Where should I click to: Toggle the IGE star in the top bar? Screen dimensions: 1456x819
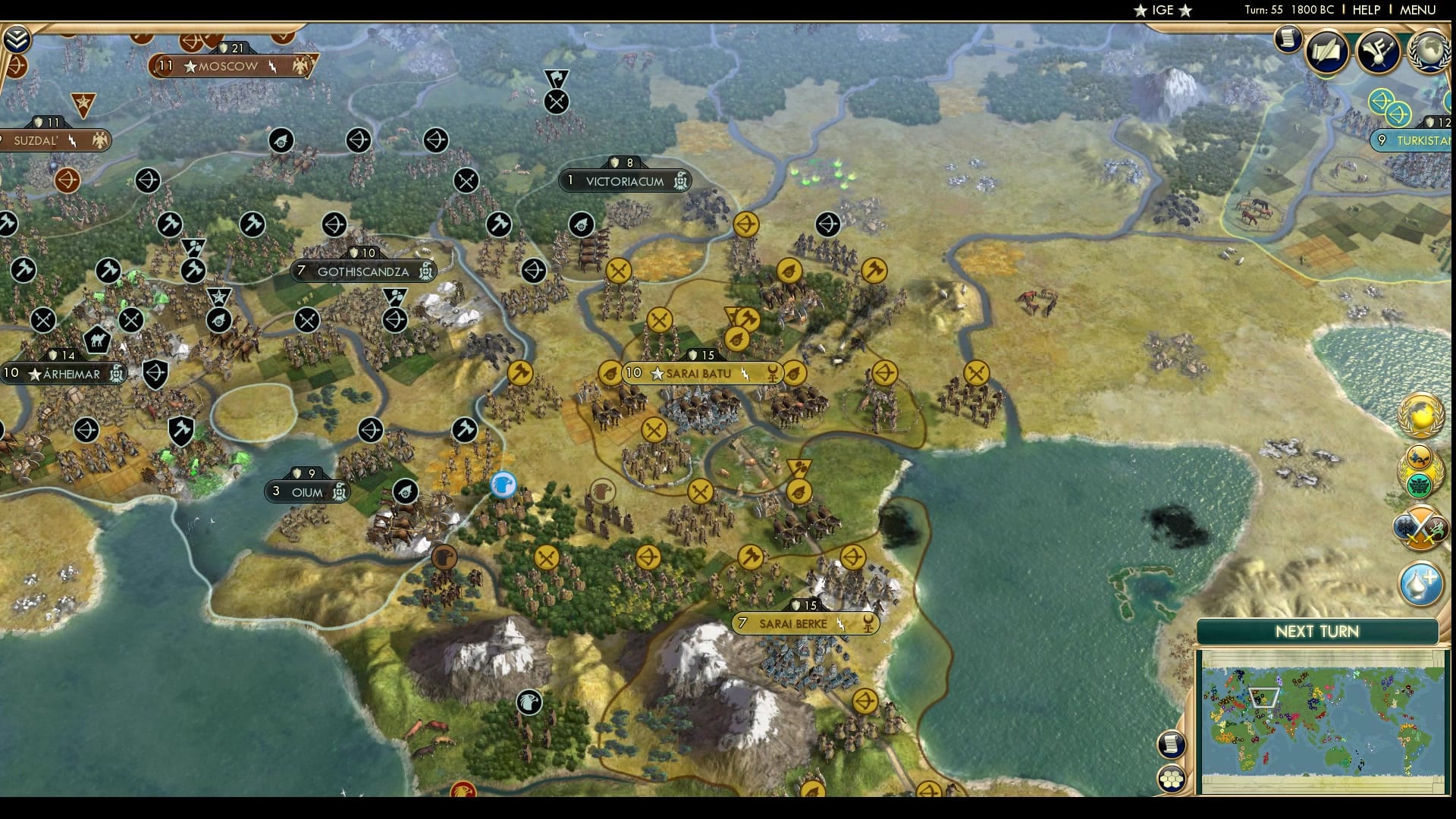click(1141, 11)
